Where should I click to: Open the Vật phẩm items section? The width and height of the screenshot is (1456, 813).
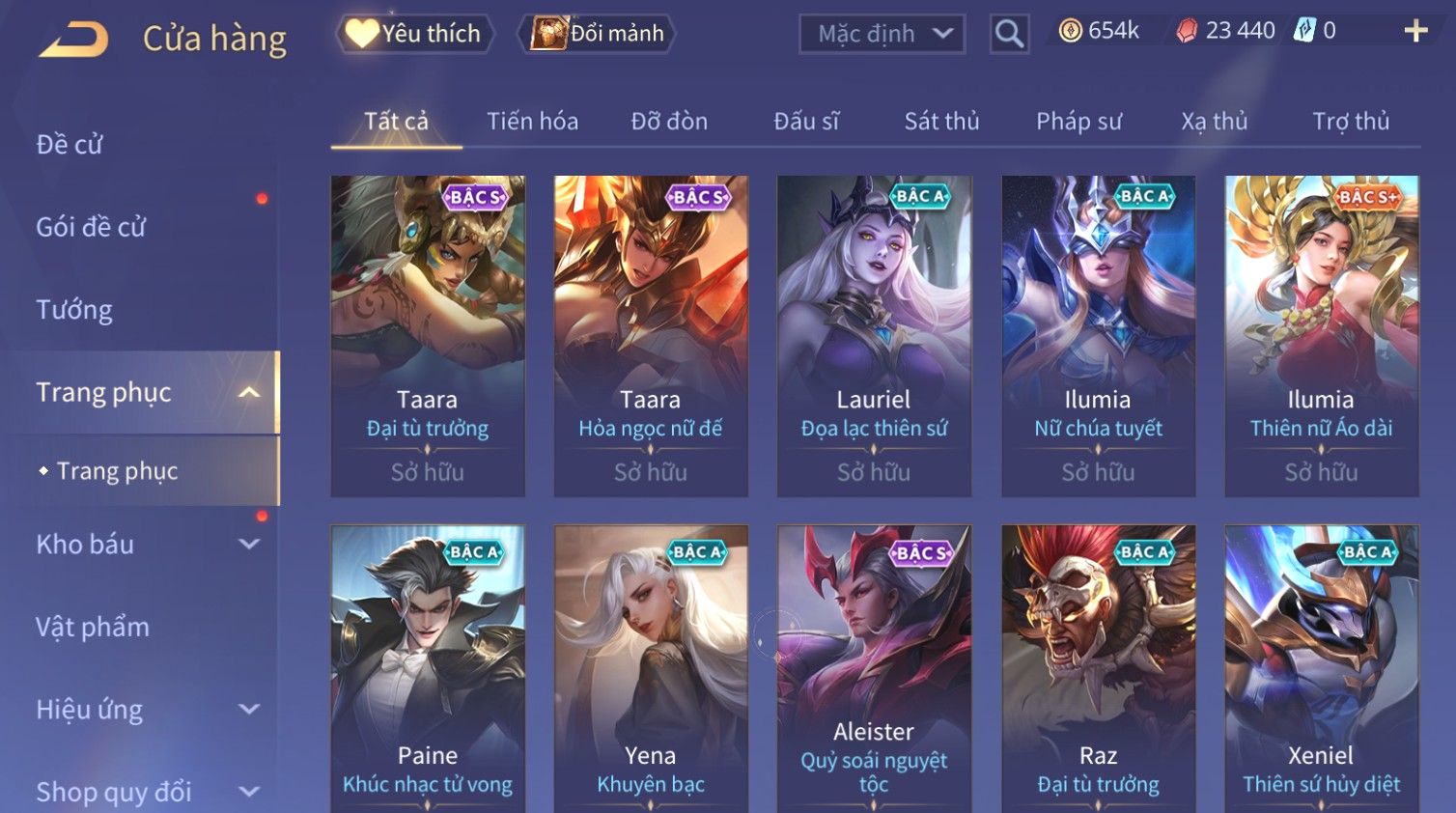point(93,628)
